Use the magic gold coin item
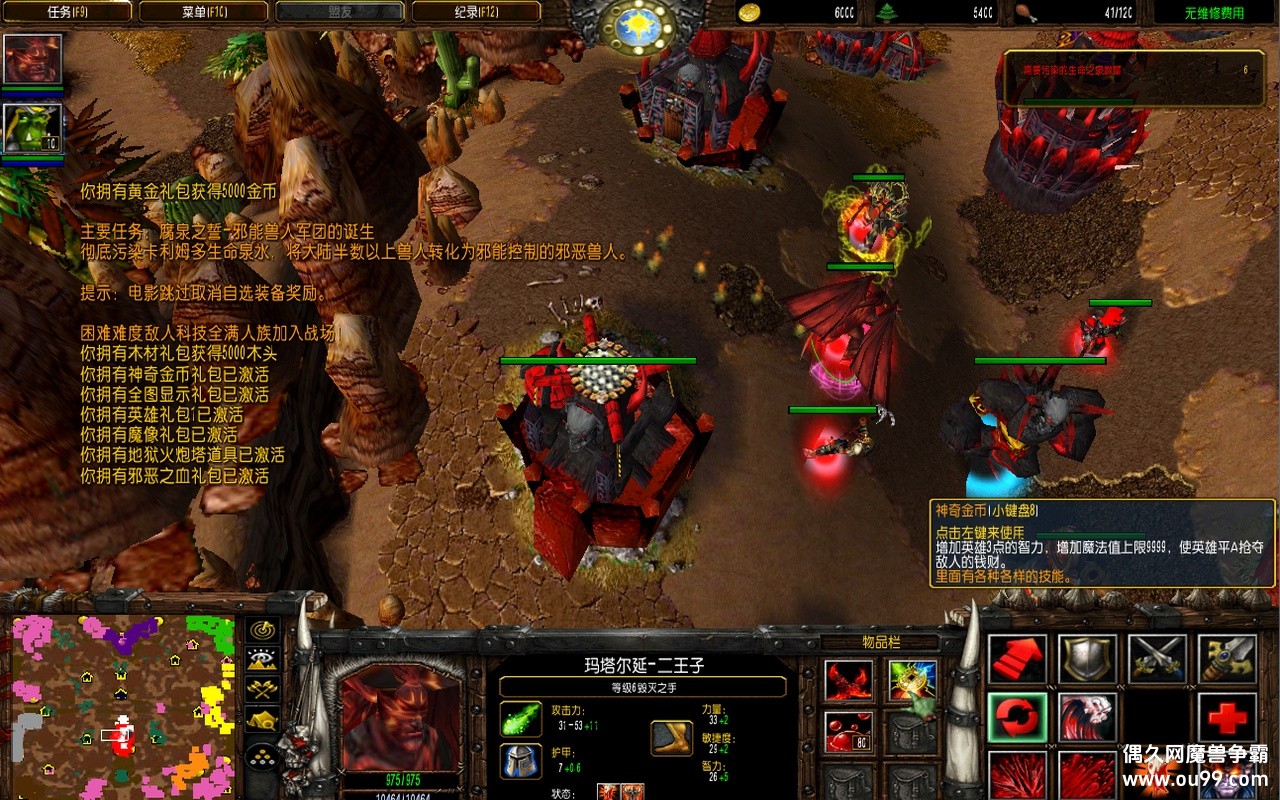The height and width of the screenshot is (800, 1280). coord(912,681)
